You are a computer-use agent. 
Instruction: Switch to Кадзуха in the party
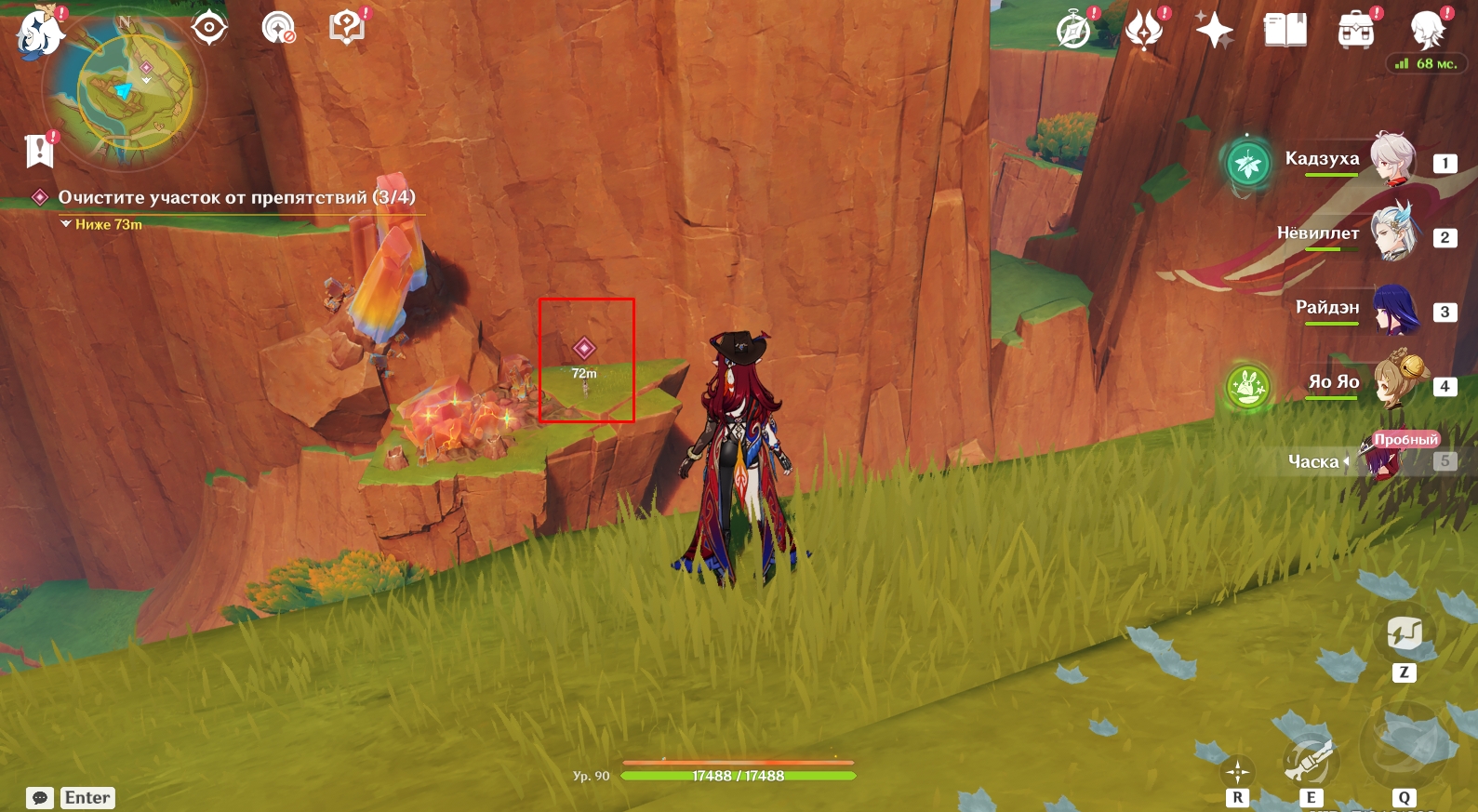(x=1391, y=160)
